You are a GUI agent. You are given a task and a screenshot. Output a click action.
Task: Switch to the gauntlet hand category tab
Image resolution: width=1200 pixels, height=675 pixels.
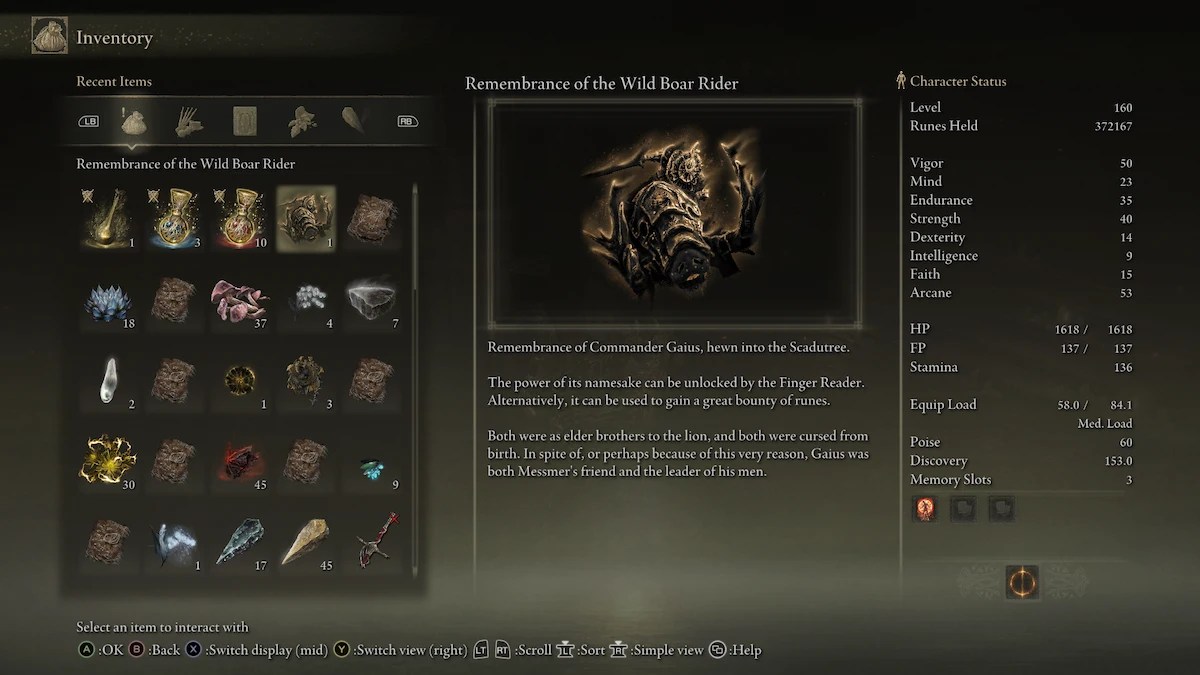pyautogui.click(x=189, y=122)
